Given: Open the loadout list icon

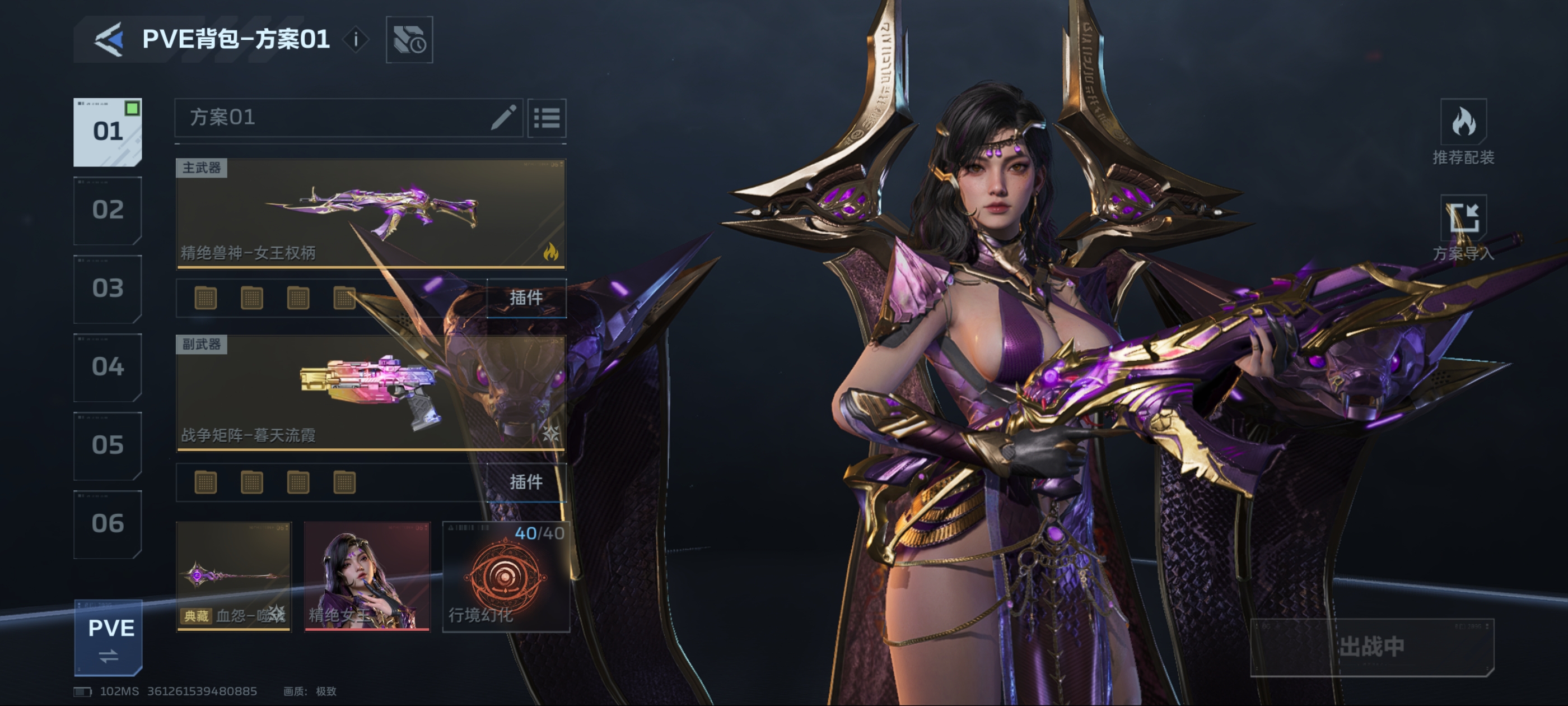Looking at the screenshot, I should (x=547, y=118).
